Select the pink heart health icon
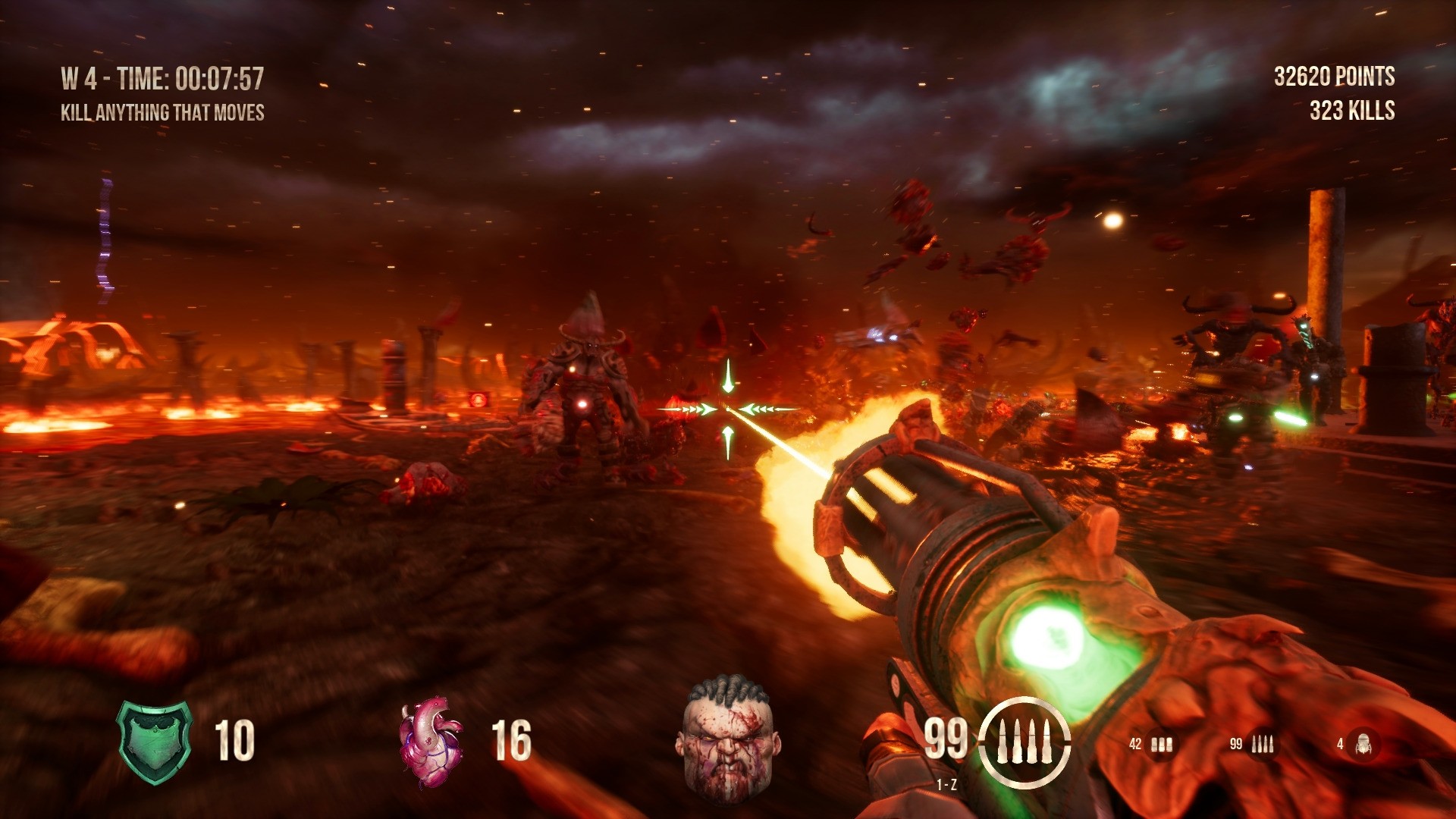The height and width of the screenshot is (819, 1456). (x=430, y=741)
